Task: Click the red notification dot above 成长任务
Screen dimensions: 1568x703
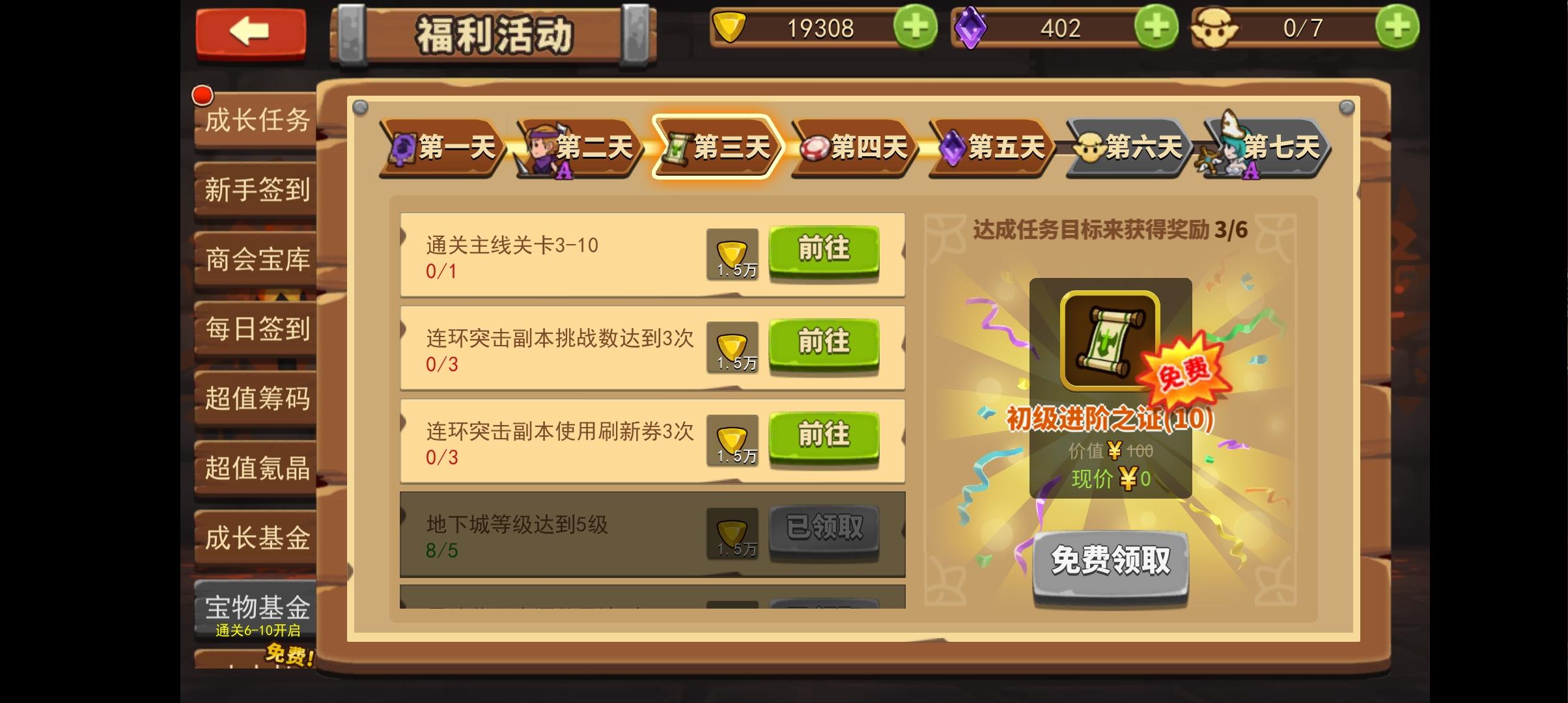Action: [202, 94]
